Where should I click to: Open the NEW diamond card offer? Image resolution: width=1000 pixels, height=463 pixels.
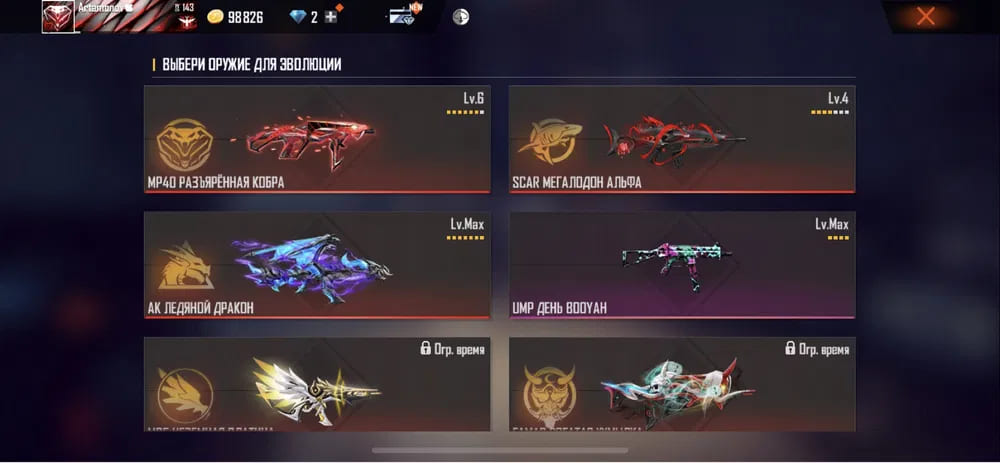(x=405, y=16)
